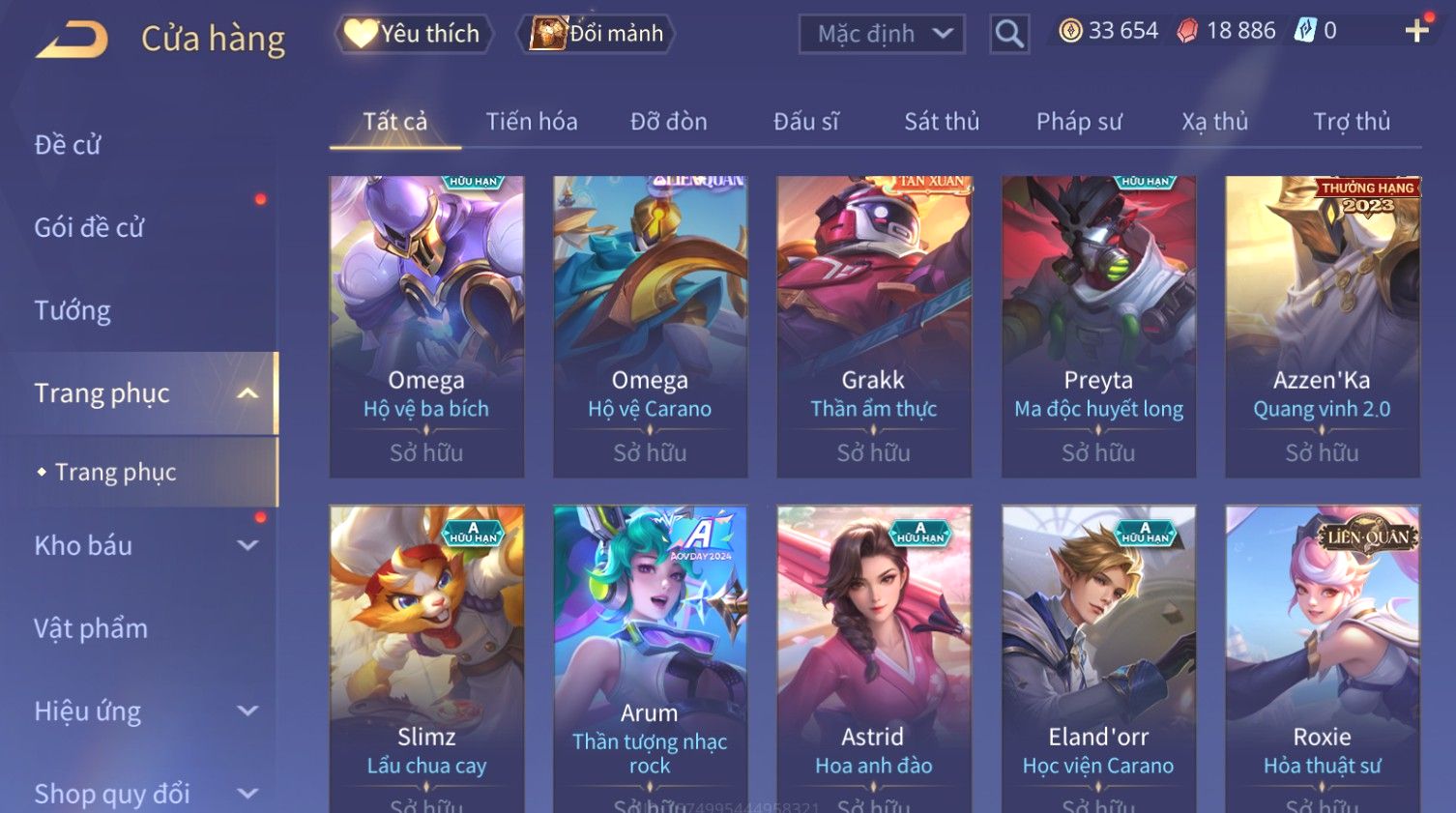Open the Đề cử shop section
The width and height of the screenshot is (1456, 813).
[68, 145]
